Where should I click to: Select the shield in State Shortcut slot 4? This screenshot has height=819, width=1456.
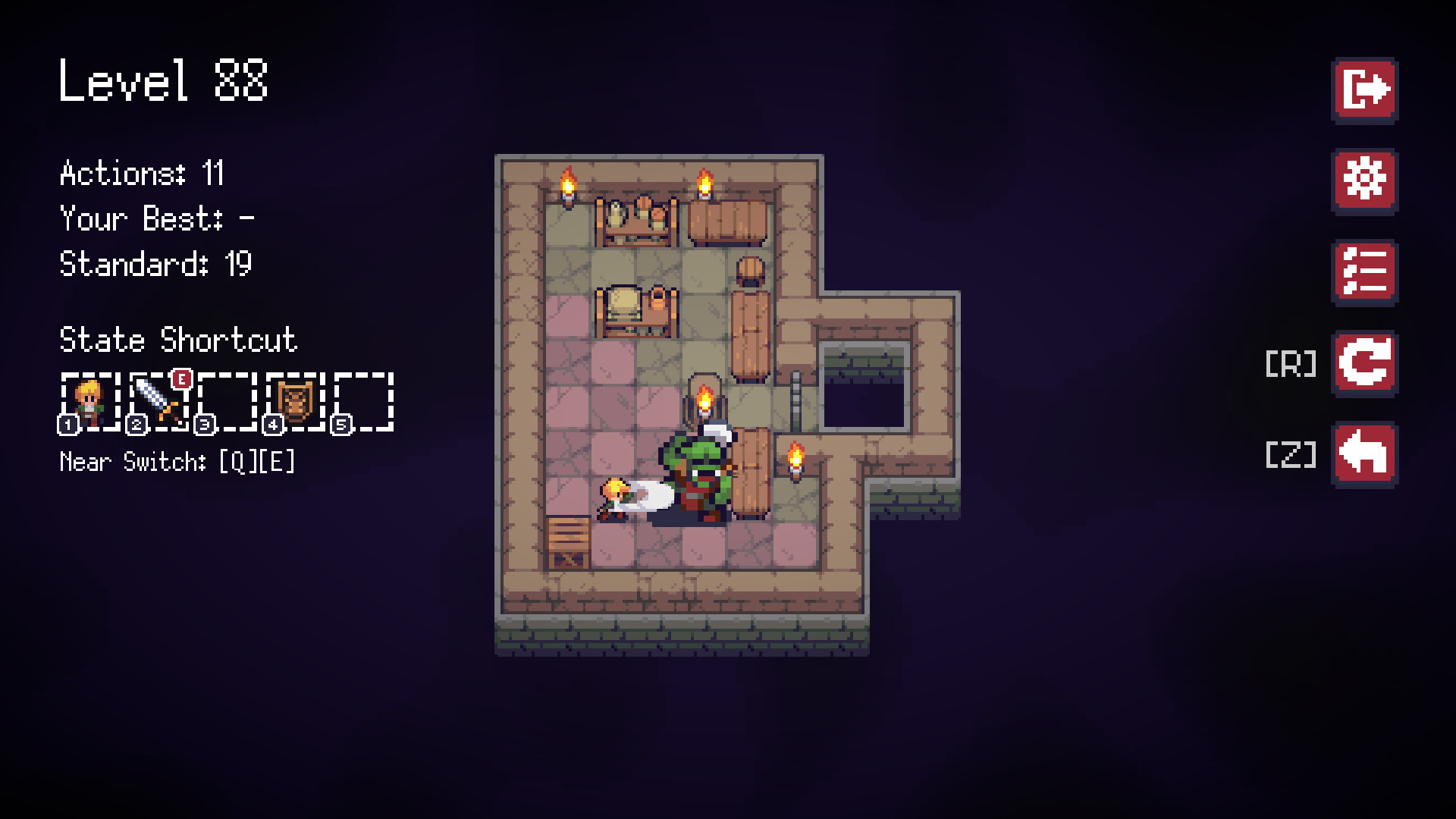pyautogui.click(x=296, y=402)
